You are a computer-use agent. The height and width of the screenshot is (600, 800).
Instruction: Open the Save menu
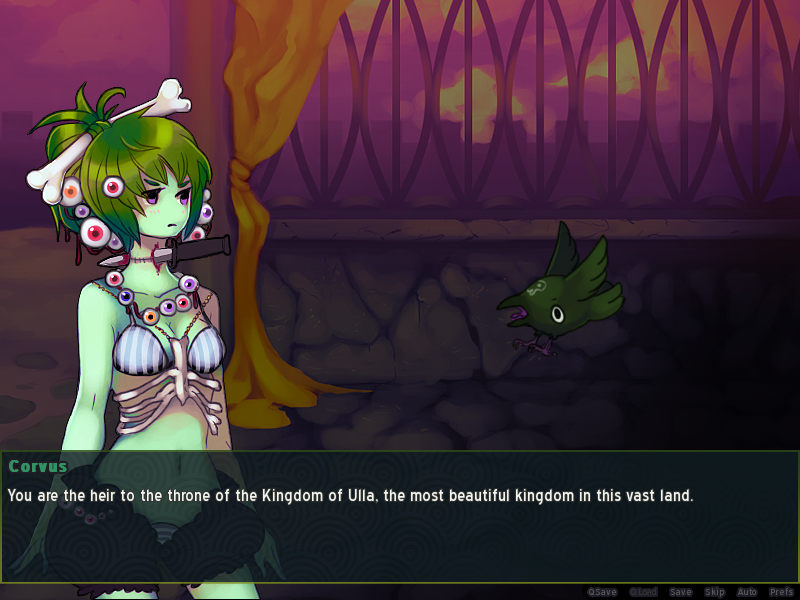click(x=680, y=592)
